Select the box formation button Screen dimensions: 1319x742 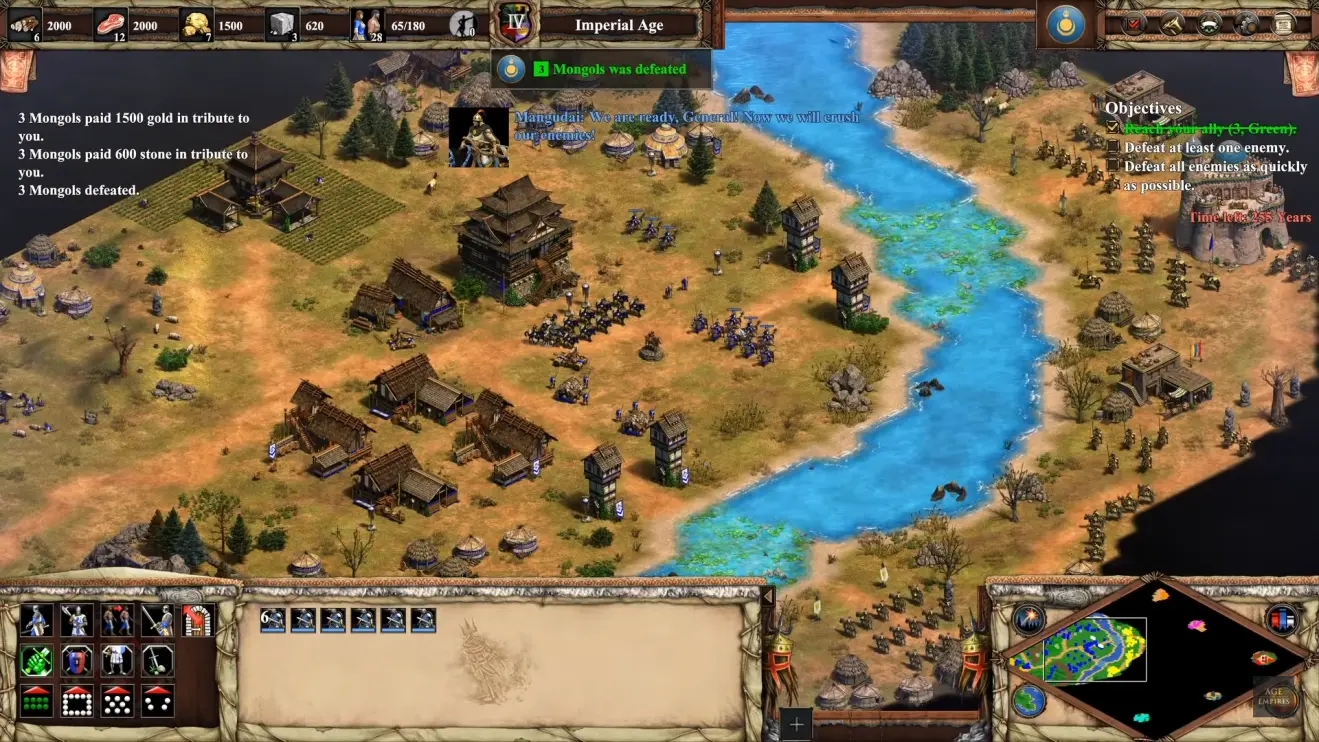click(76, 701)
